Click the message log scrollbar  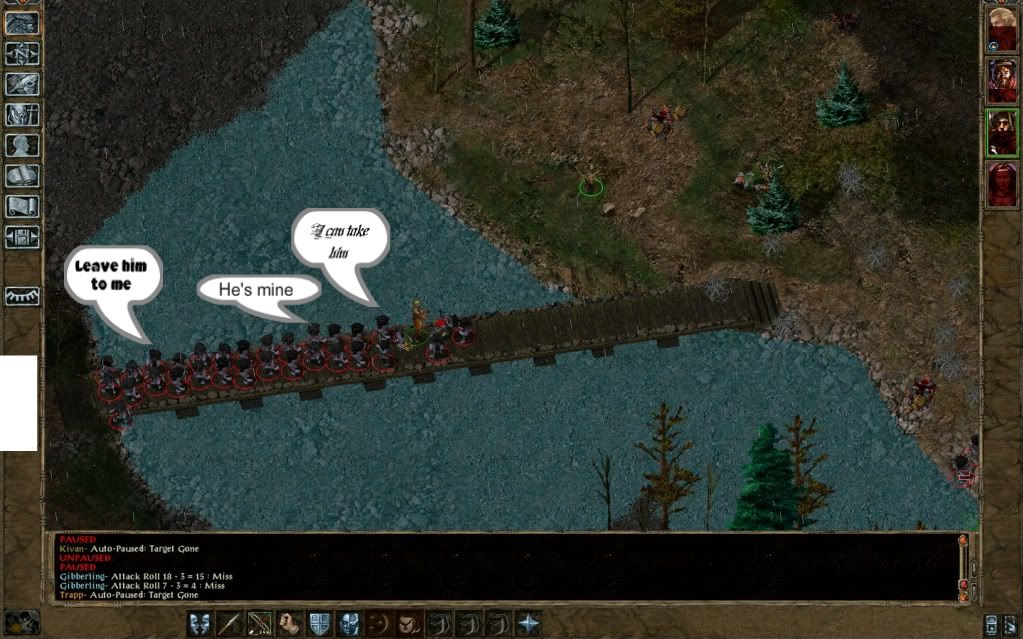coord(964,565)
